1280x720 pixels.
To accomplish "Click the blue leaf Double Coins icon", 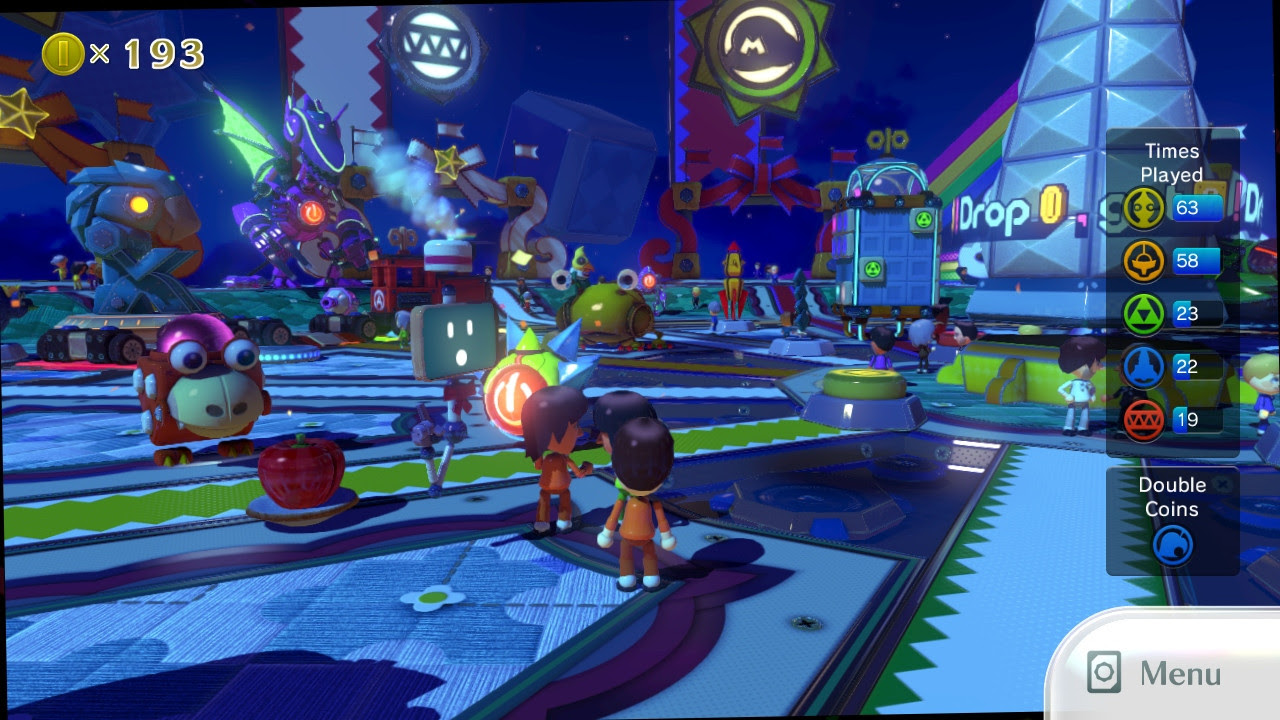I will [1172, 546].
